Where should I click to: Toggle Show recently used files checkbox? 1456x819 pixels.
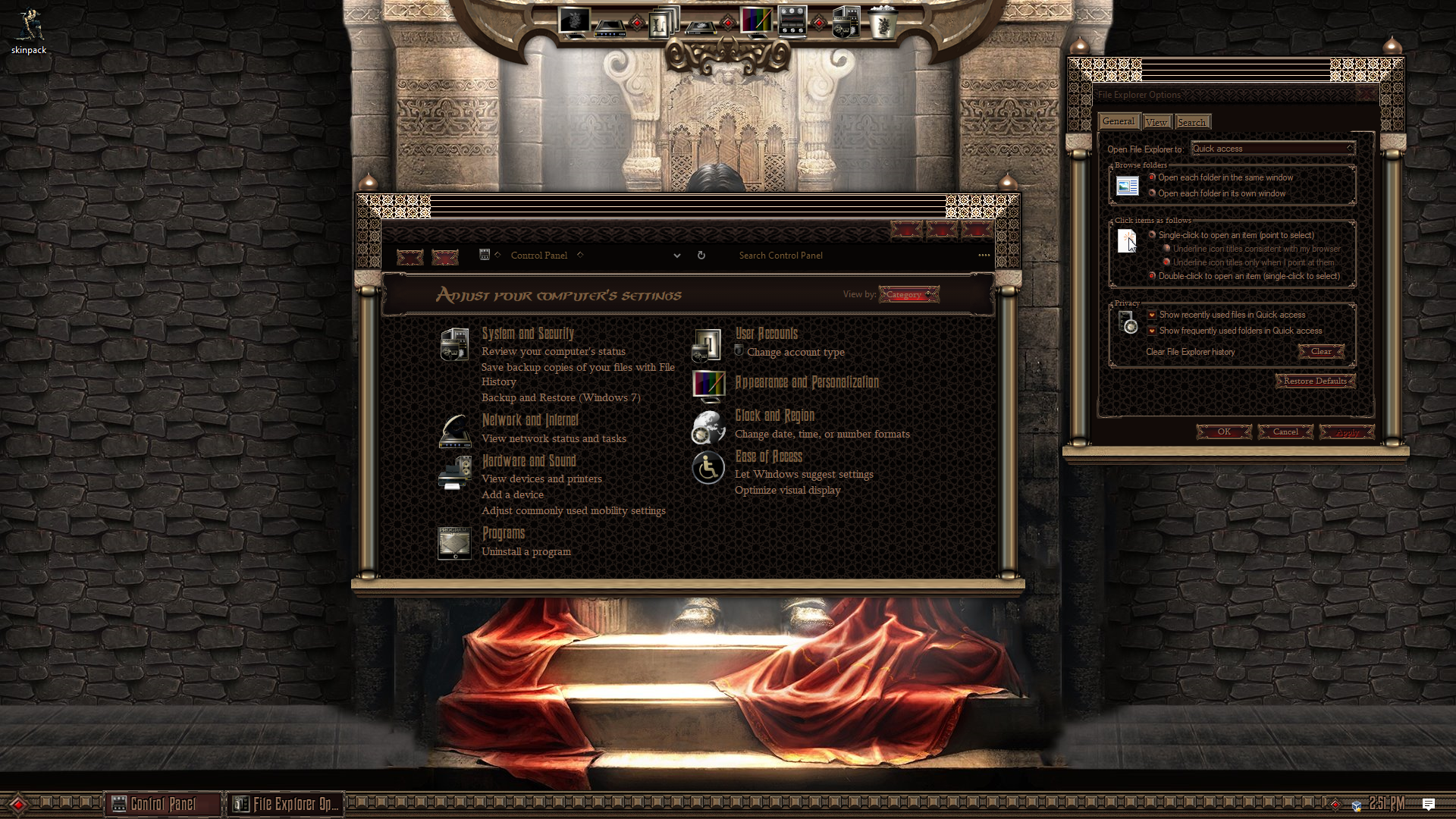tap(1152, 315)
